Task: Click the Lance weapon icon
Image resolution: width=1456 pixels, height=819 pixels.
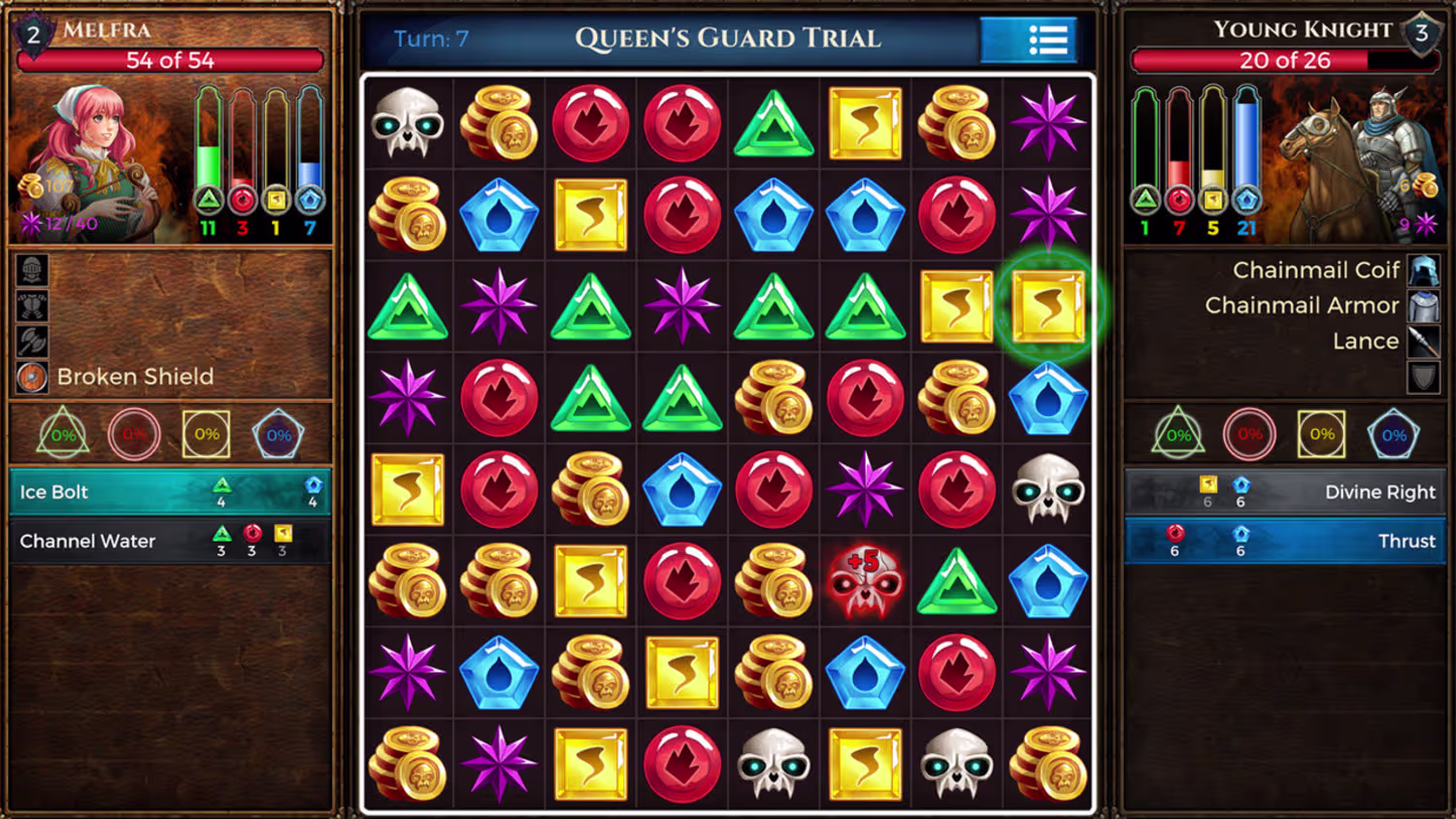Action: tap(1423, 341)
